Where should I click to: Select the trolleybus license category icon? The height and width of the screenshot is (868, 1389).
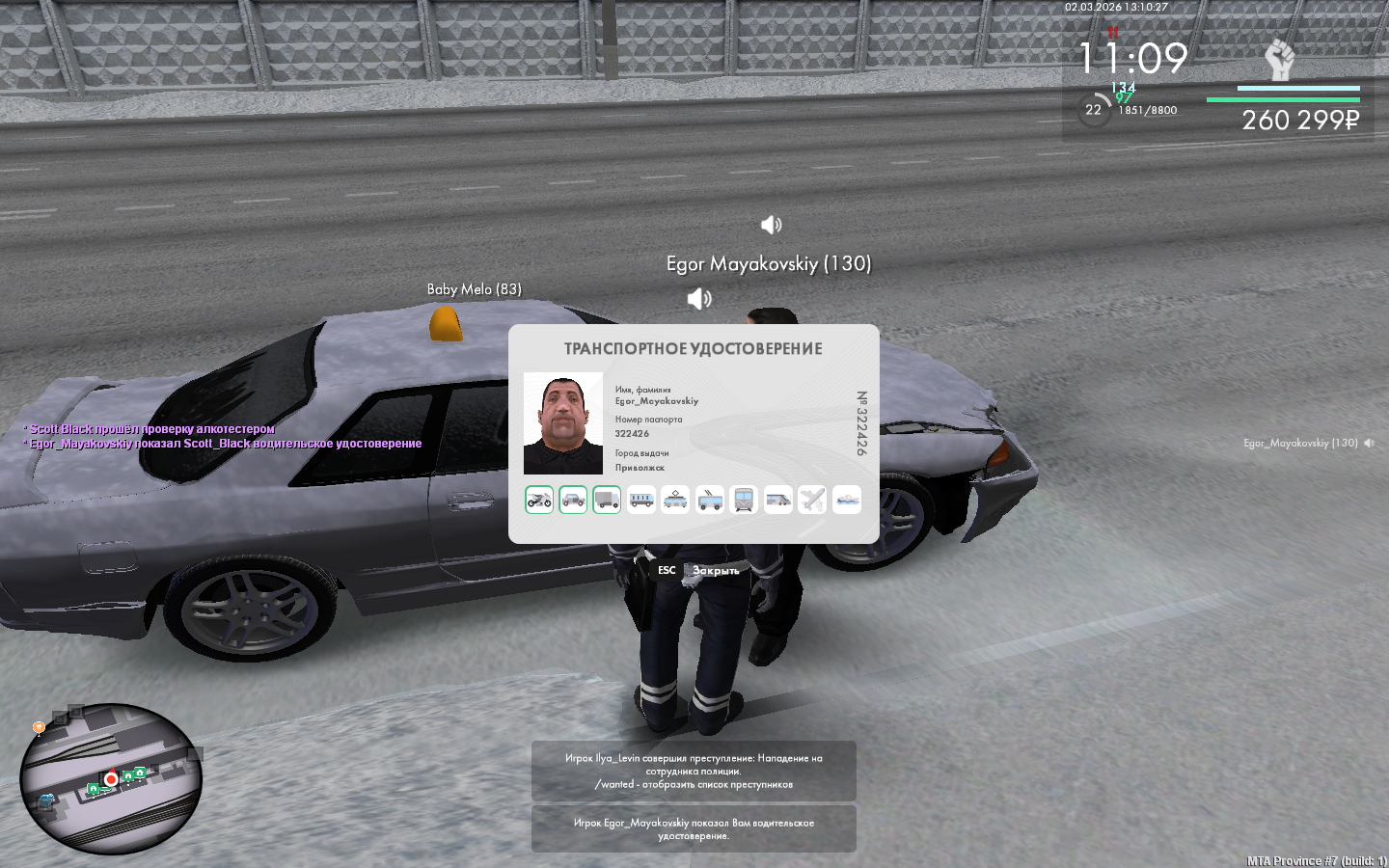point(710,500)
